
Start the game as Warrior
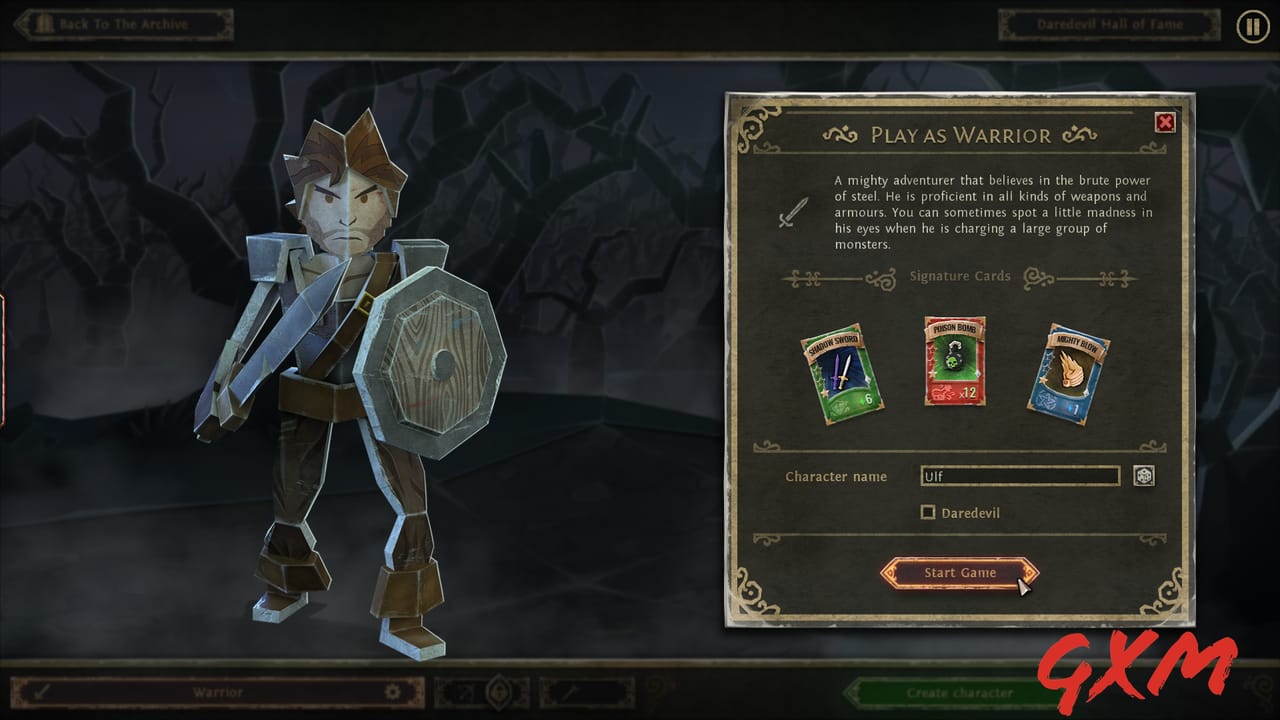click(959, 573)
